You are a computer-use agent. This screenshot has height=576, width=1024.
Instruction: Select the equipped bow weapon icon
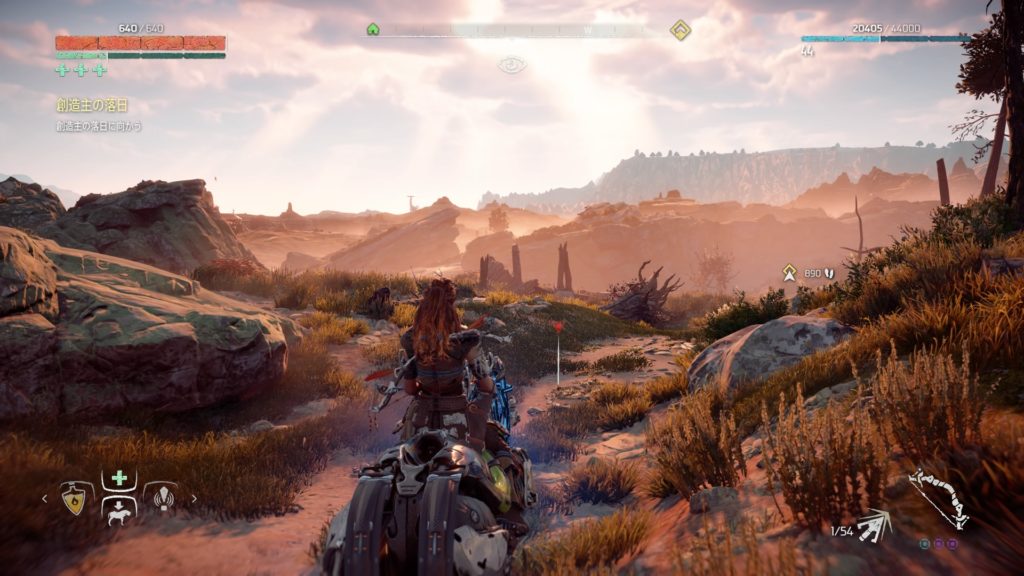pos(938,498)
